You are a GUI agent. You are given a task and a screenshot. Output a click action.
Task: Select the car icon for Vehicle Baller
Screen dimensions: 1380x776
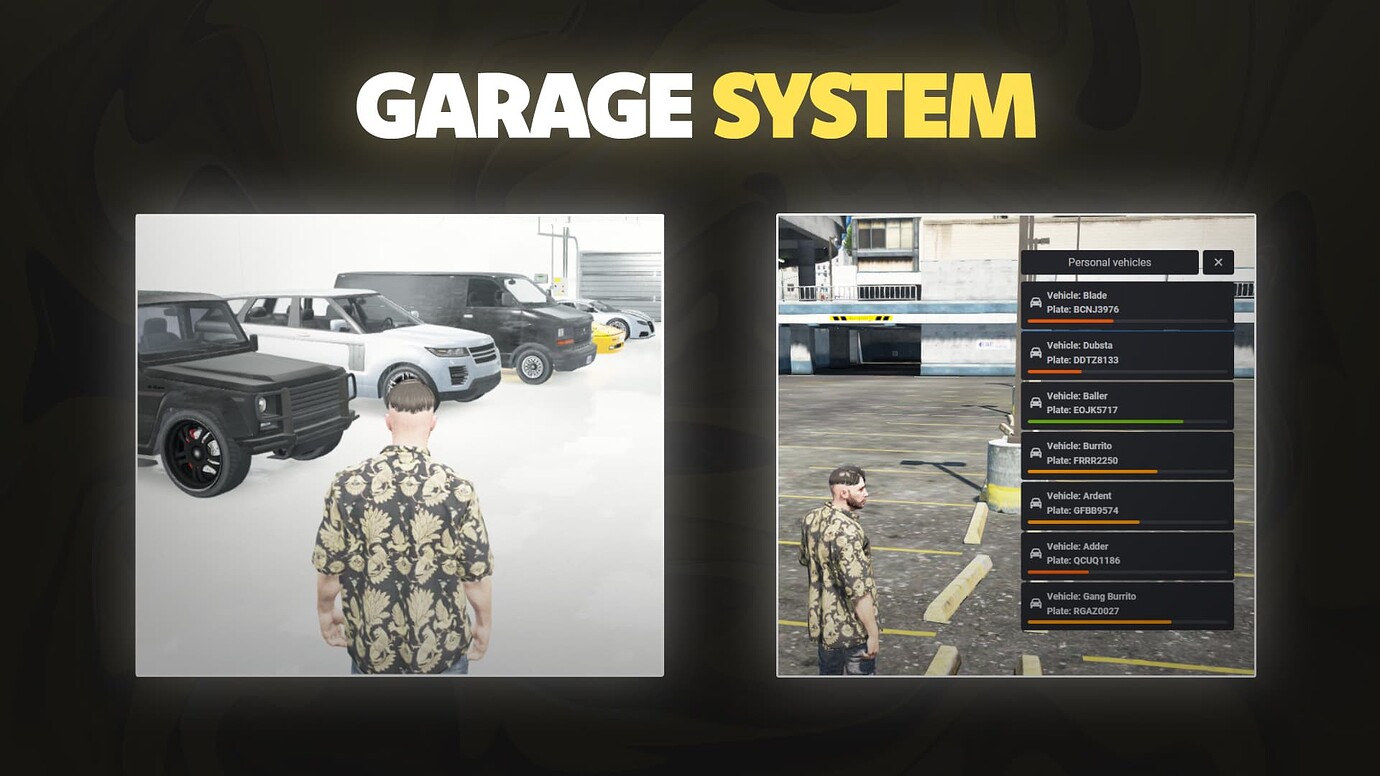point(1034,402)
